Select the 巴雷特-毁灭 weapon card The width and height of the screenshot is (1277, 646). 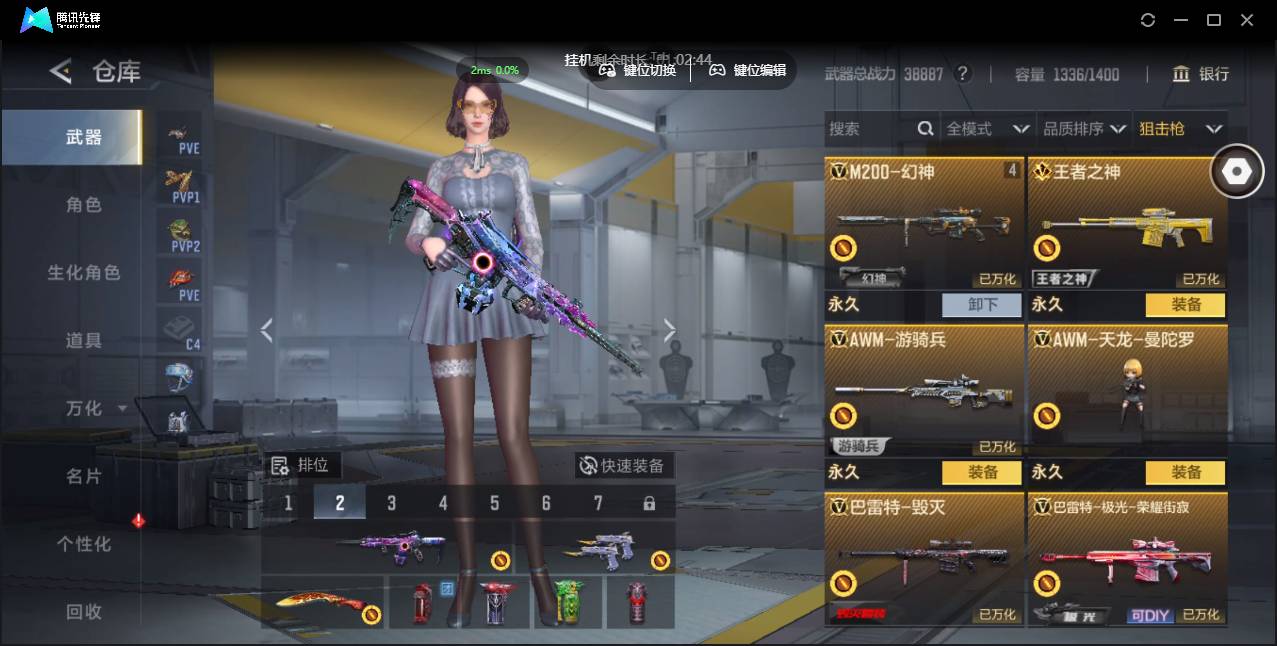(x=924, y=558)
